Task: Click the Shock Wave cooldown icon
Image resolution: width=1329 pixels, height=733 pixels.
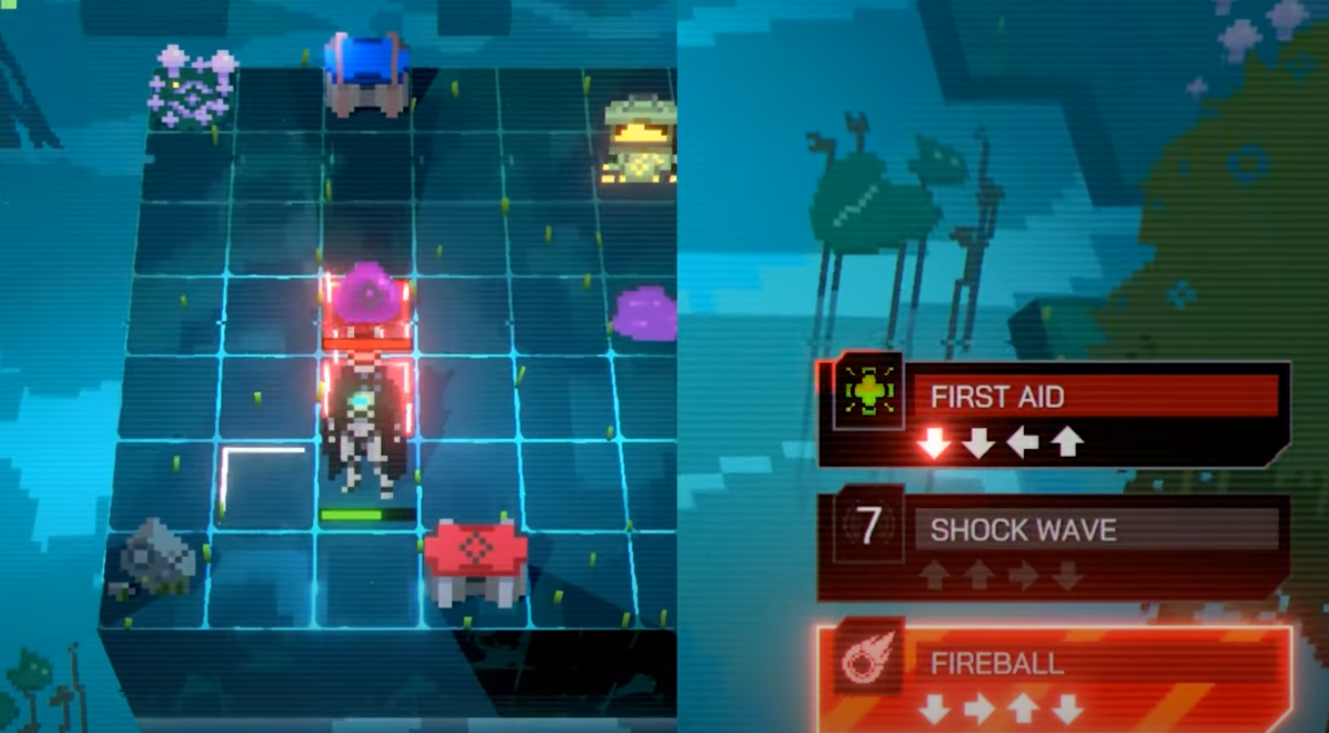Action: (x=869, y=526)
